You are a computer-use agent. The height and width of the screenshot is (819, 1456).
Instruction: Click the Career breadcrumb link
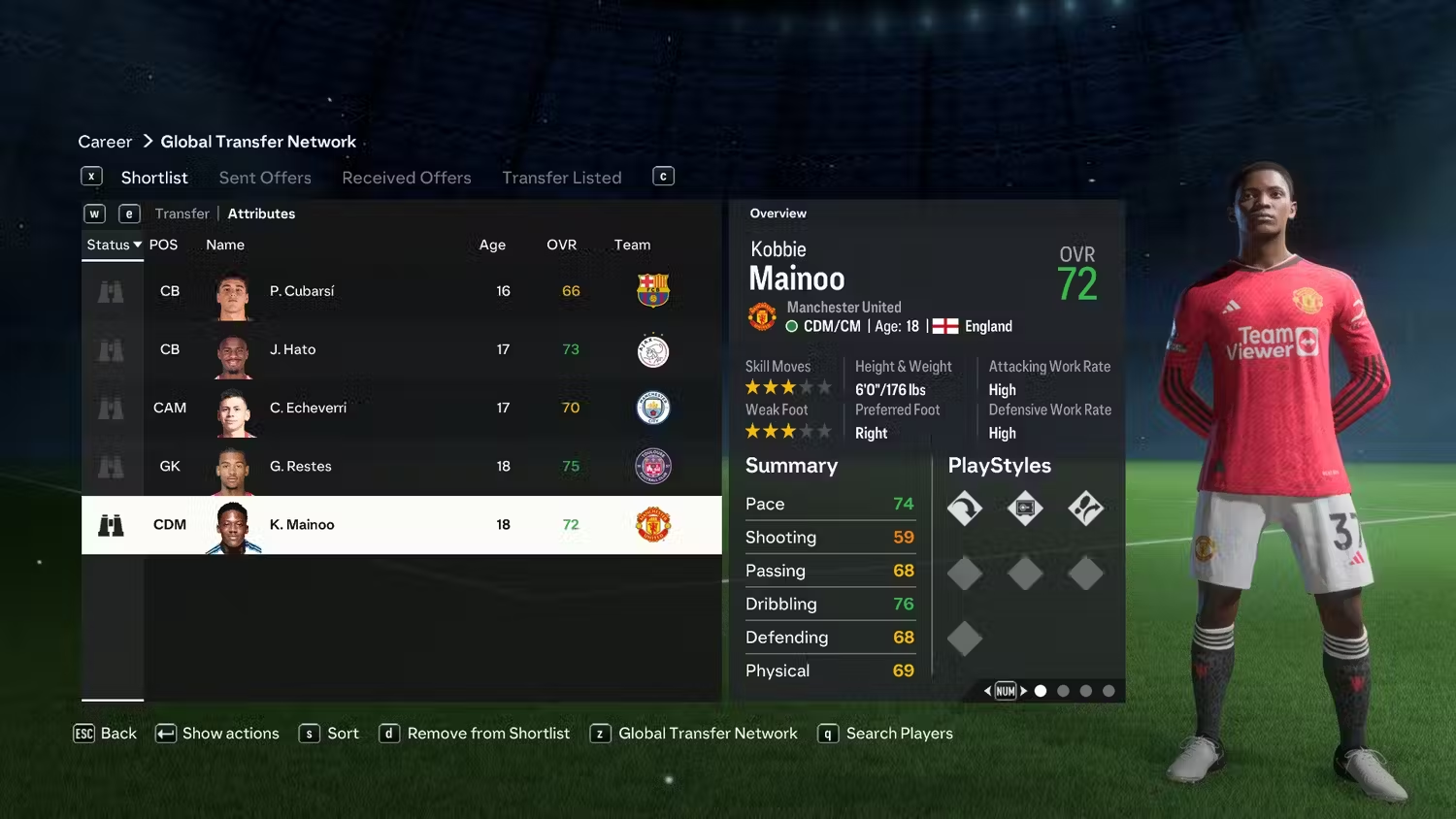coord(105,142)
